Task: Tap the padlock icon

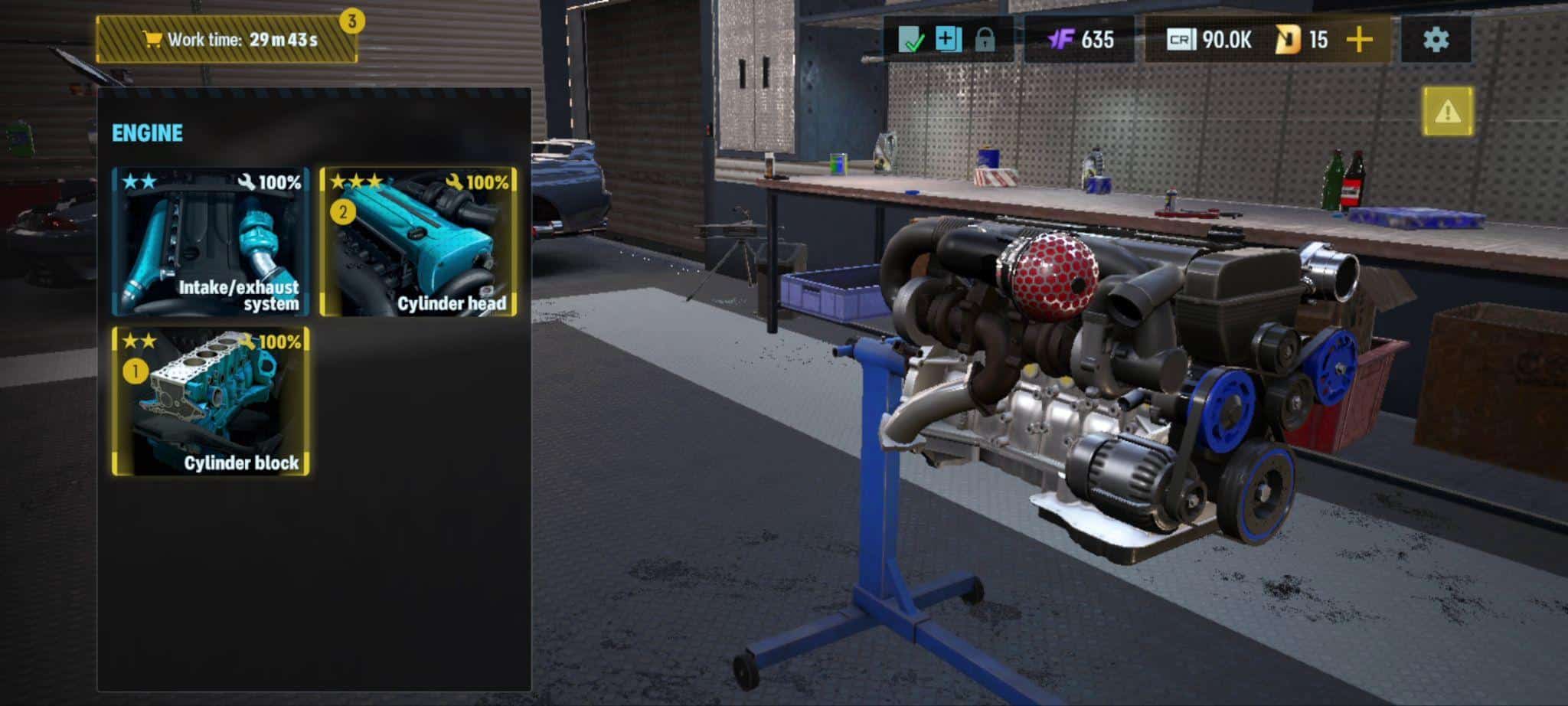Action: coord(985,40)
